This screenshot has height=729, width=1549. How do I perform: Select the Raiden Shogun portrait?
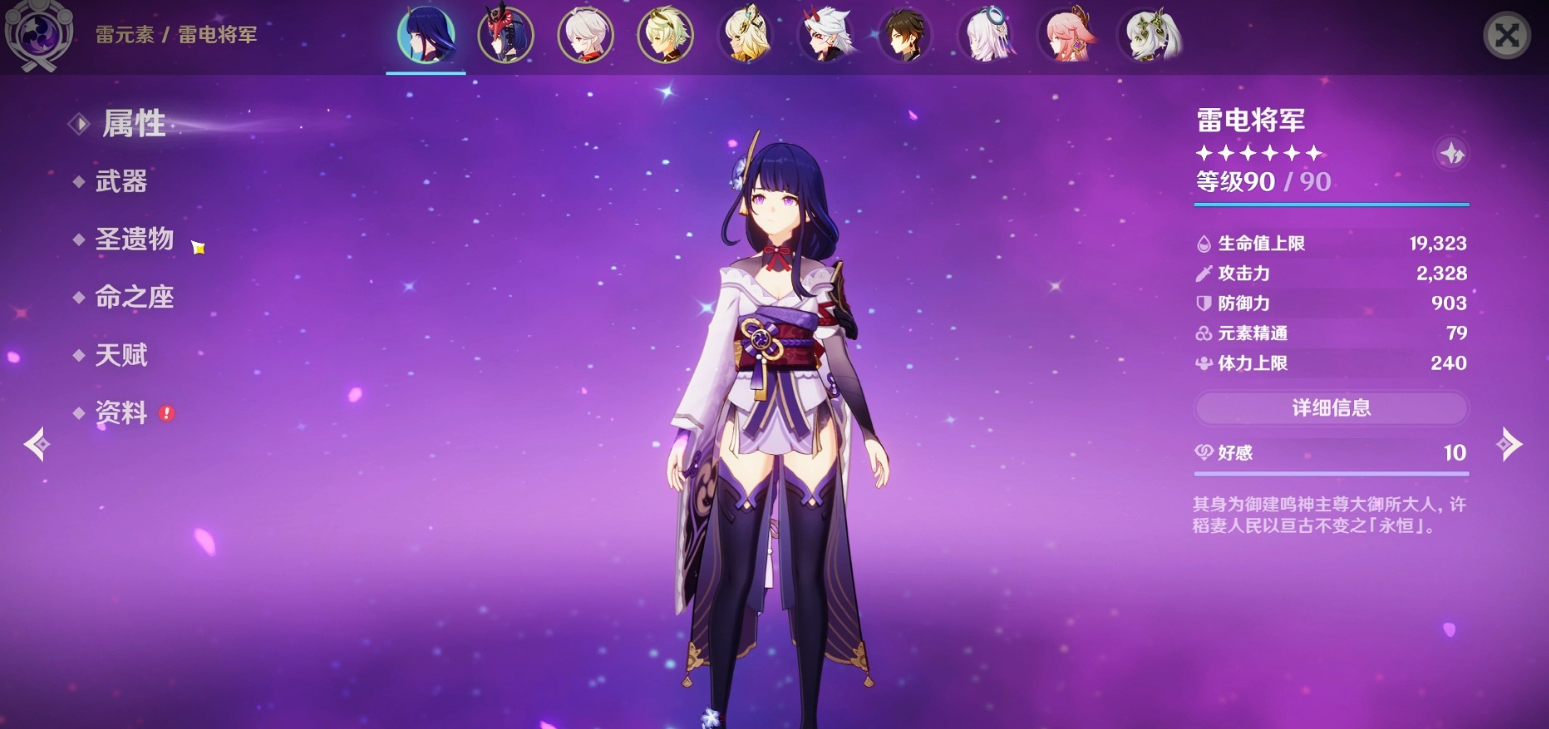click(x=426, y=36)
